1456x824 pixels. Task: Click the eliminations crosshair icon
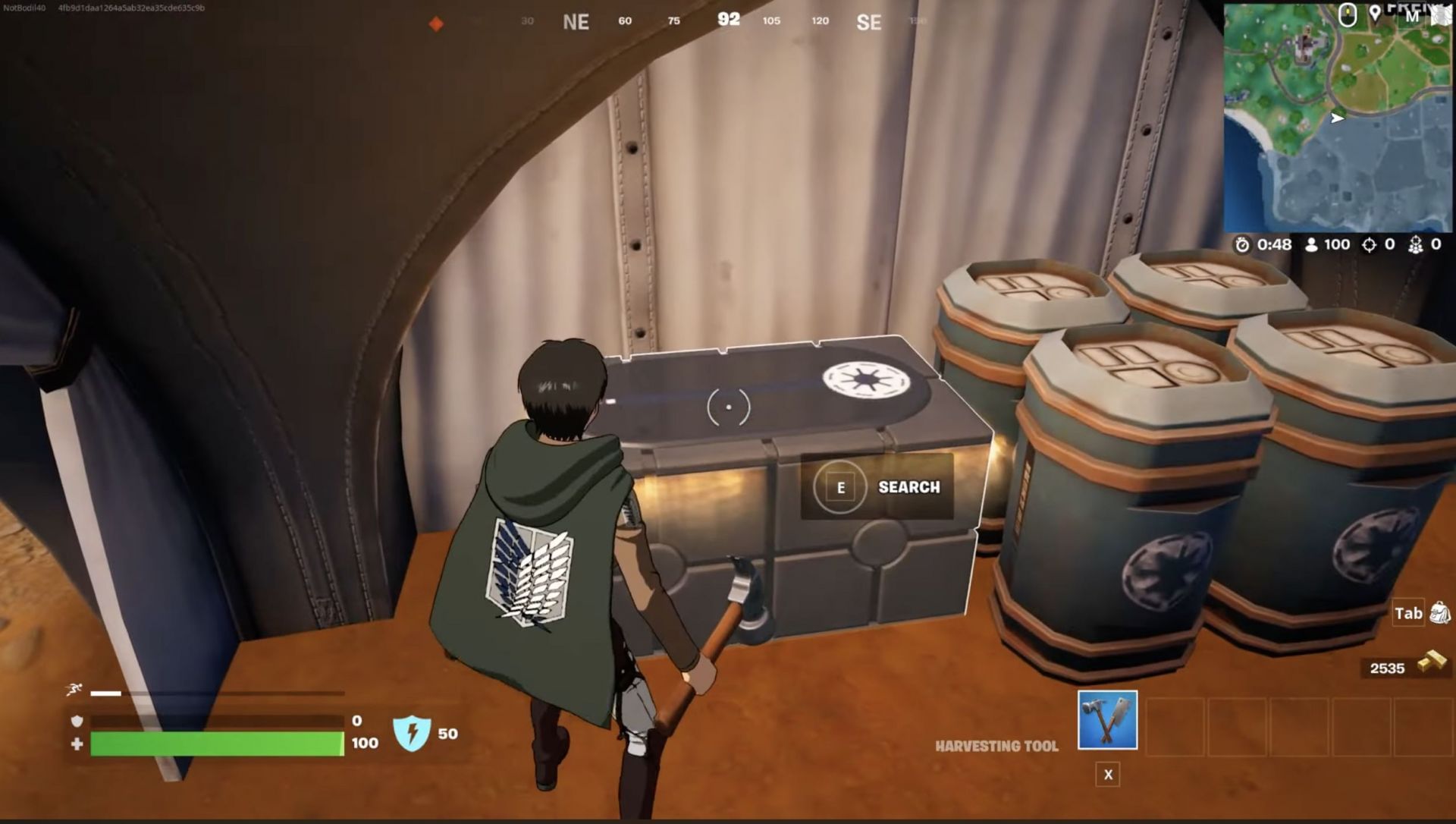1370,244
